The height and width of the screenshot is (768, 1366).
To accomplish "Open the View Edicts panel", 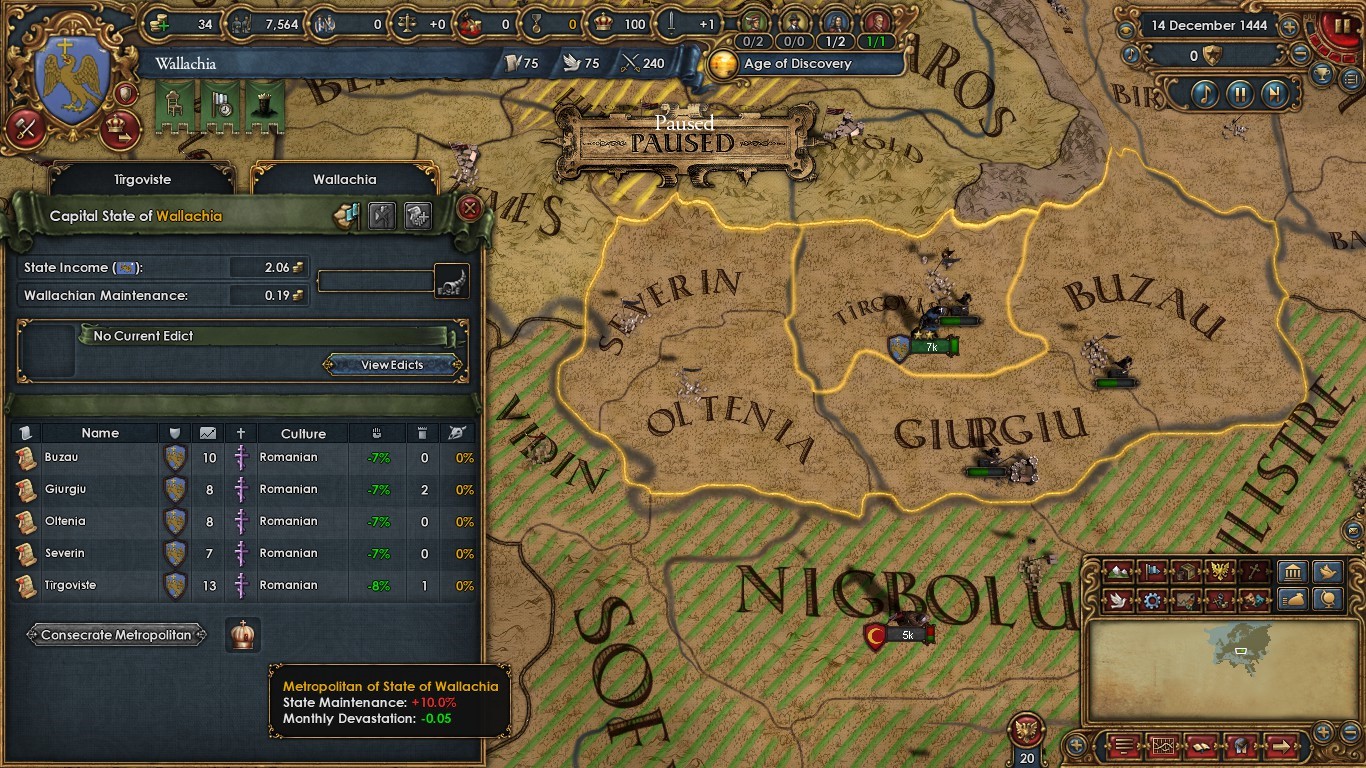I will (390, 364).
